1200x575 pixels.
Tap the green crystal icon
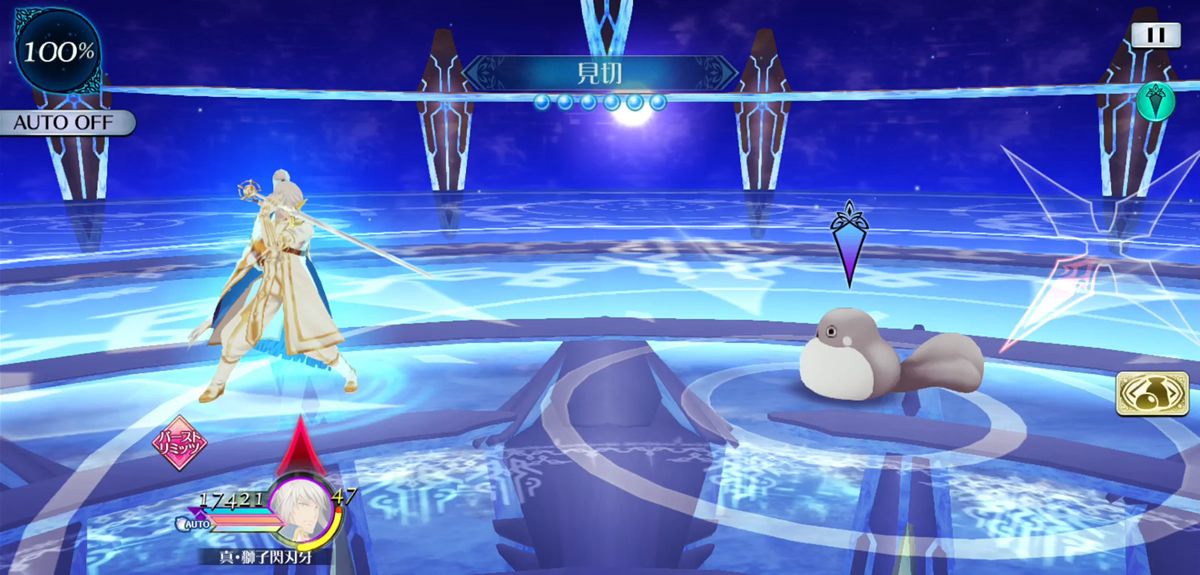(x=1155, y=101)
